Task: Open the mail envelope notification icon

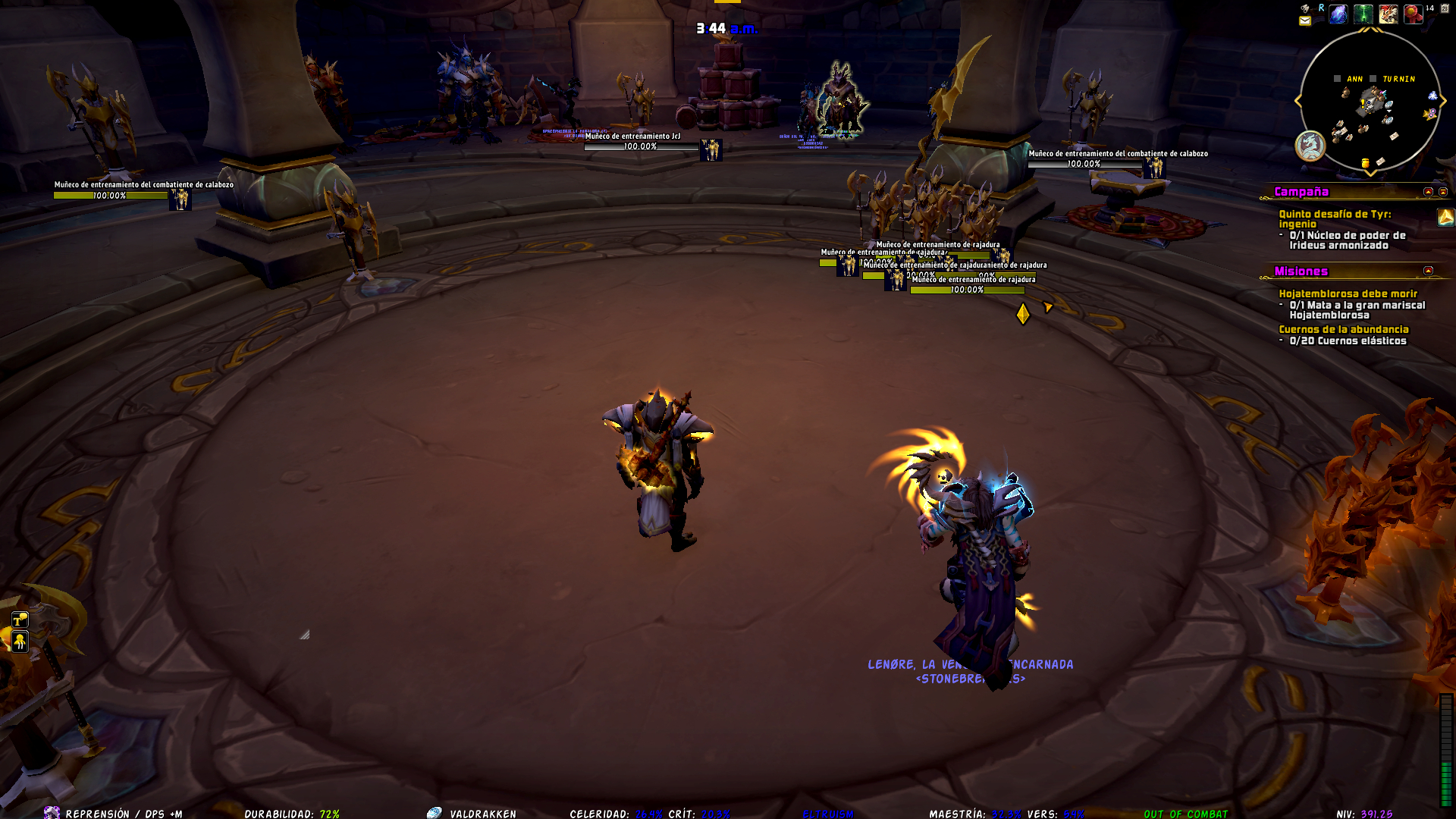Action: coord(1304,21)
